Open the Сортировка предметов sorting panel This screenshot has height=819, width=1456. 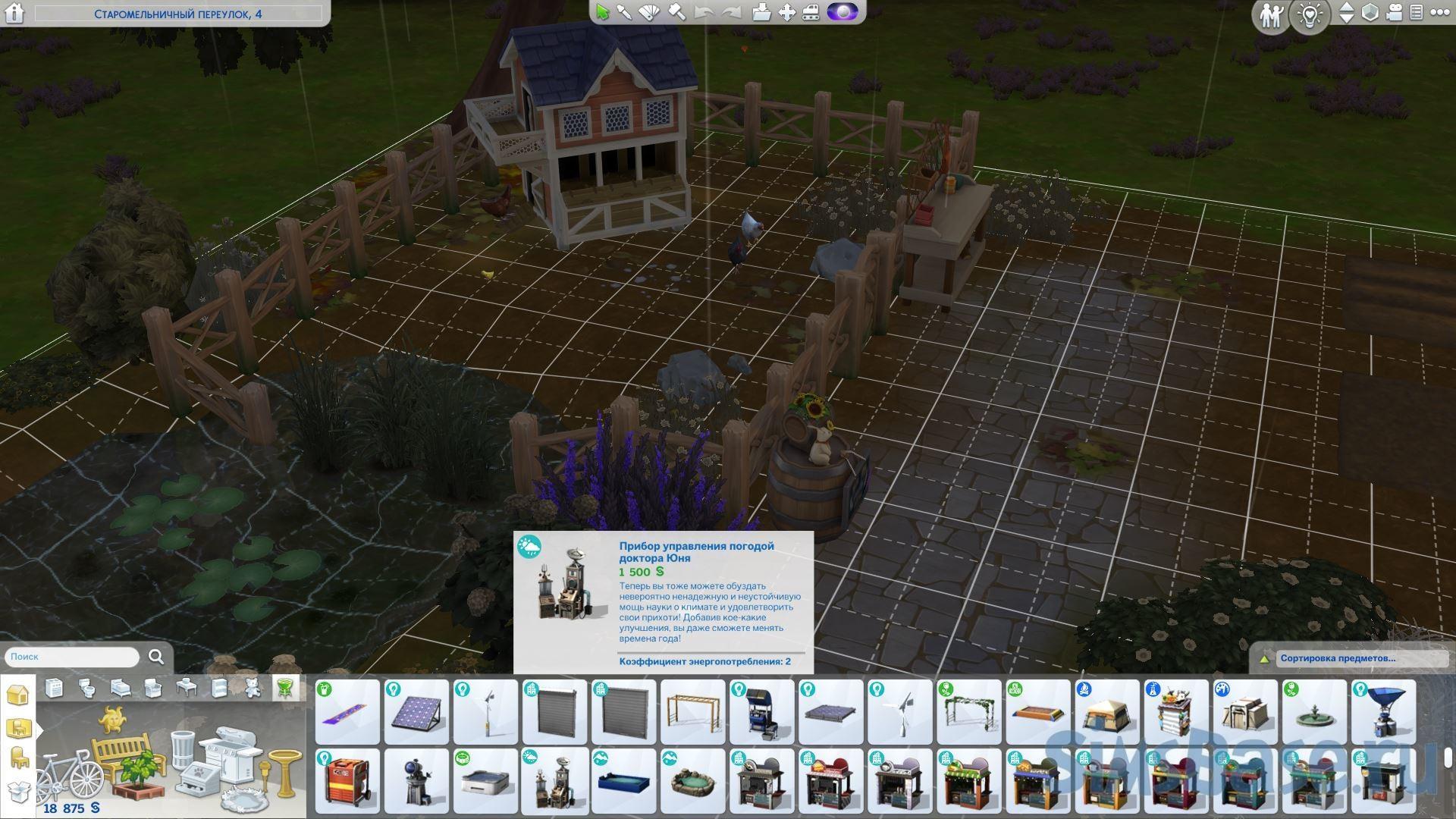pyautogui.click(x=1338, y=658)
